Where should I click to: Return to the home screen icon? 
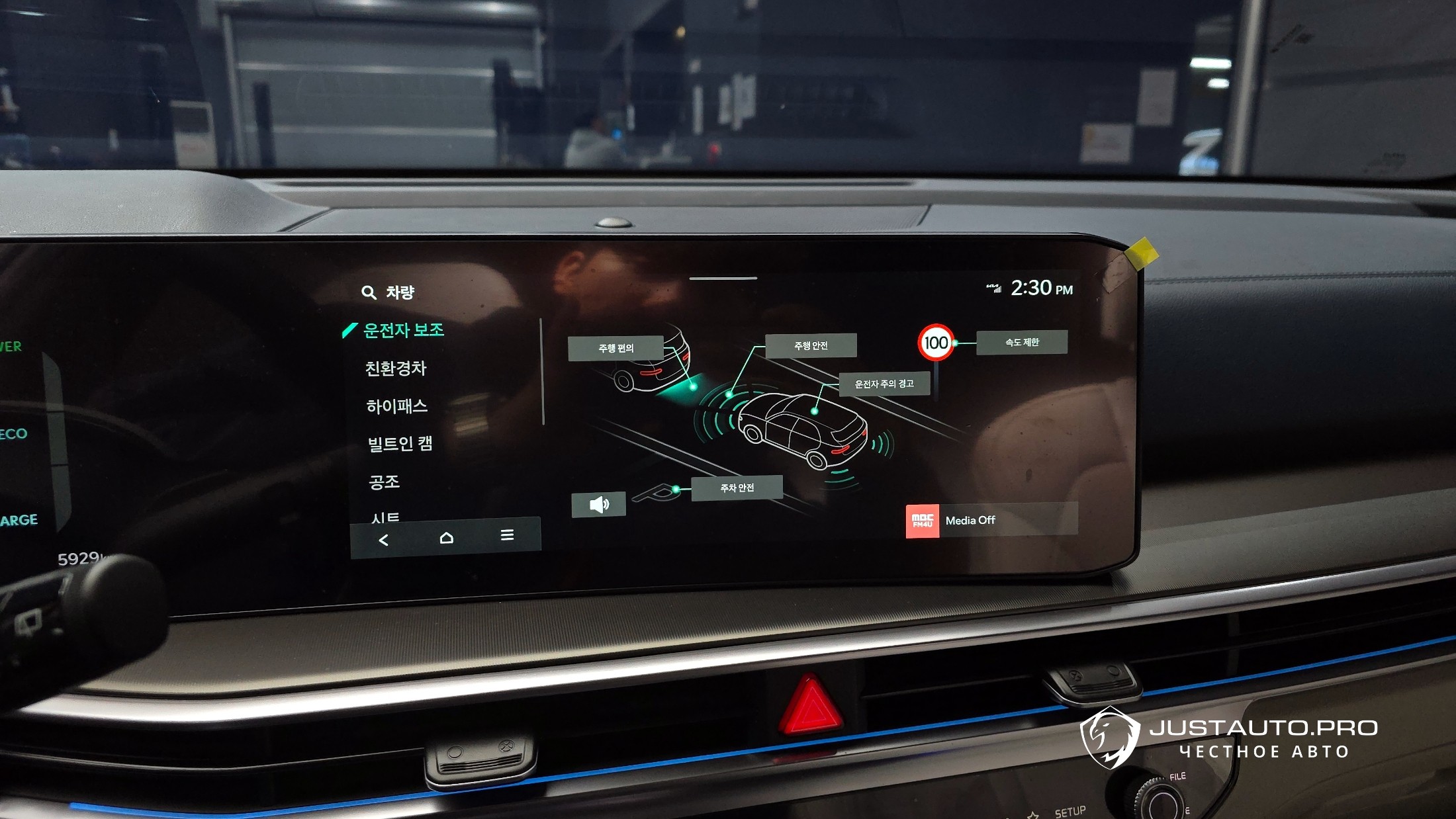446,537
